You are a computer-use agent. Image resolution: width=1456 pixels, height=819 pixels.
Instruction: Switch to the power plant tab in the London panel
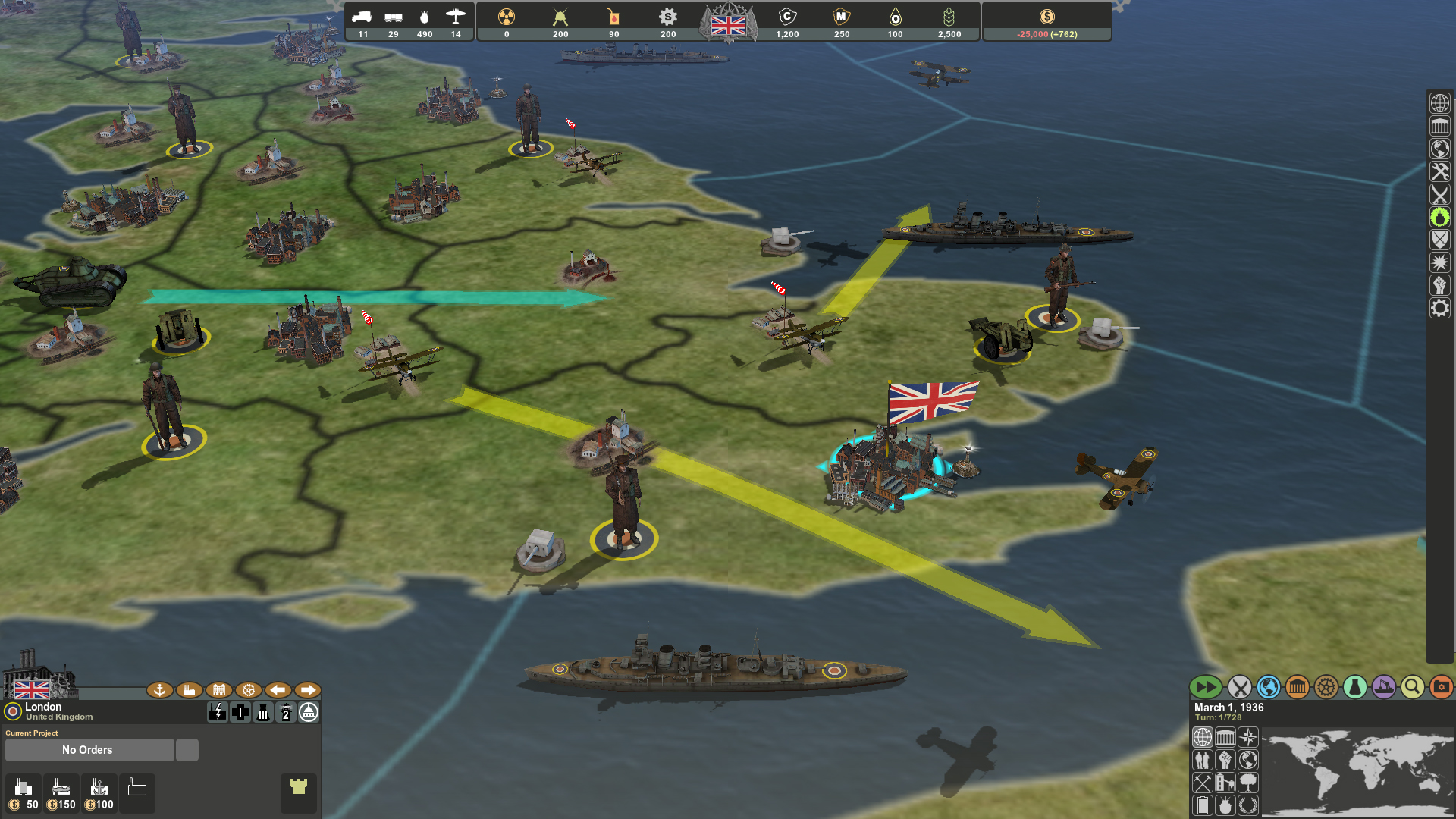point(218,713)
